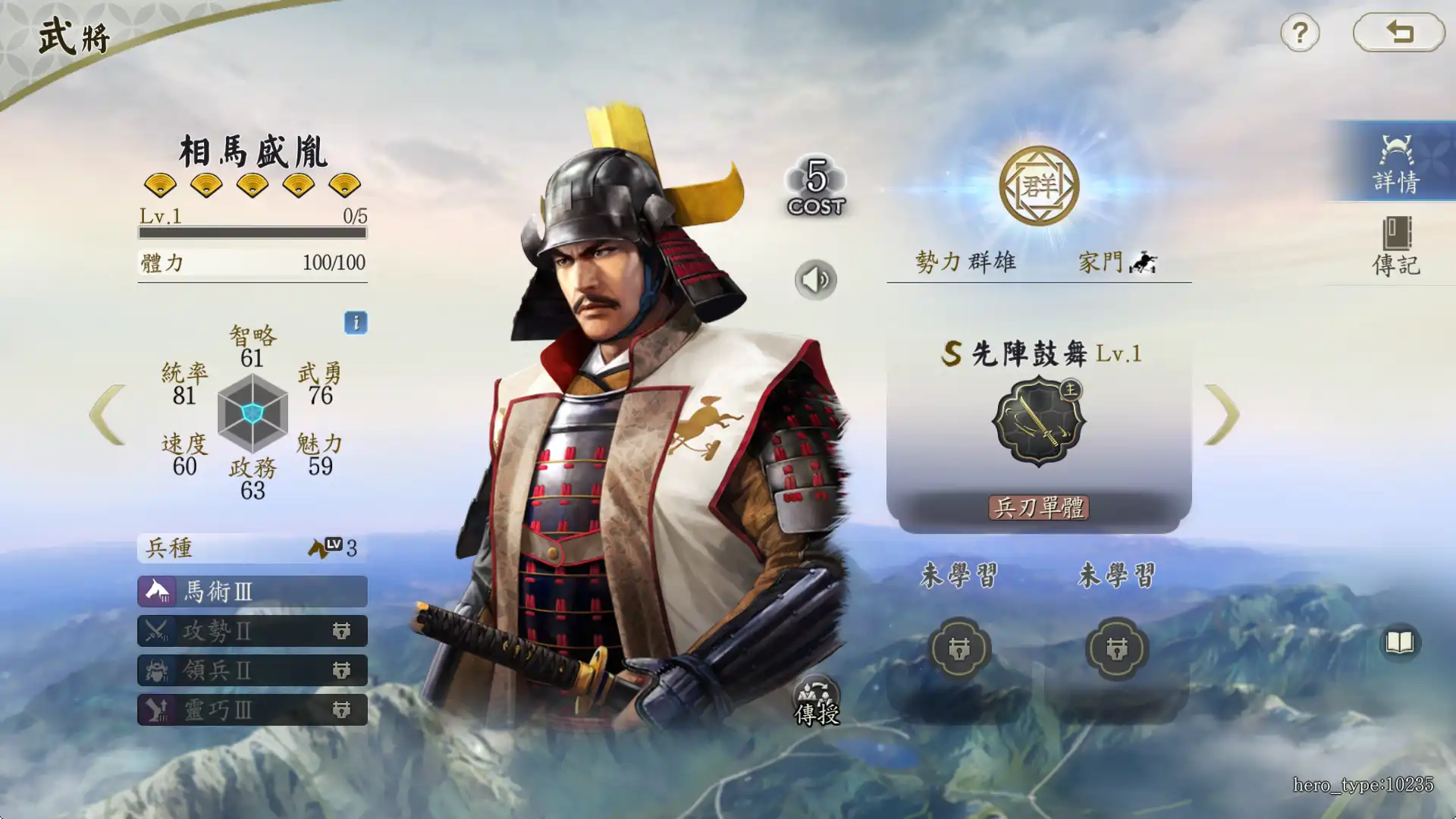The width and height of the screenshot is (1456, 819).
Task: Click the 攻勢II crossed-swords skill icon
Action: [157, 632]
